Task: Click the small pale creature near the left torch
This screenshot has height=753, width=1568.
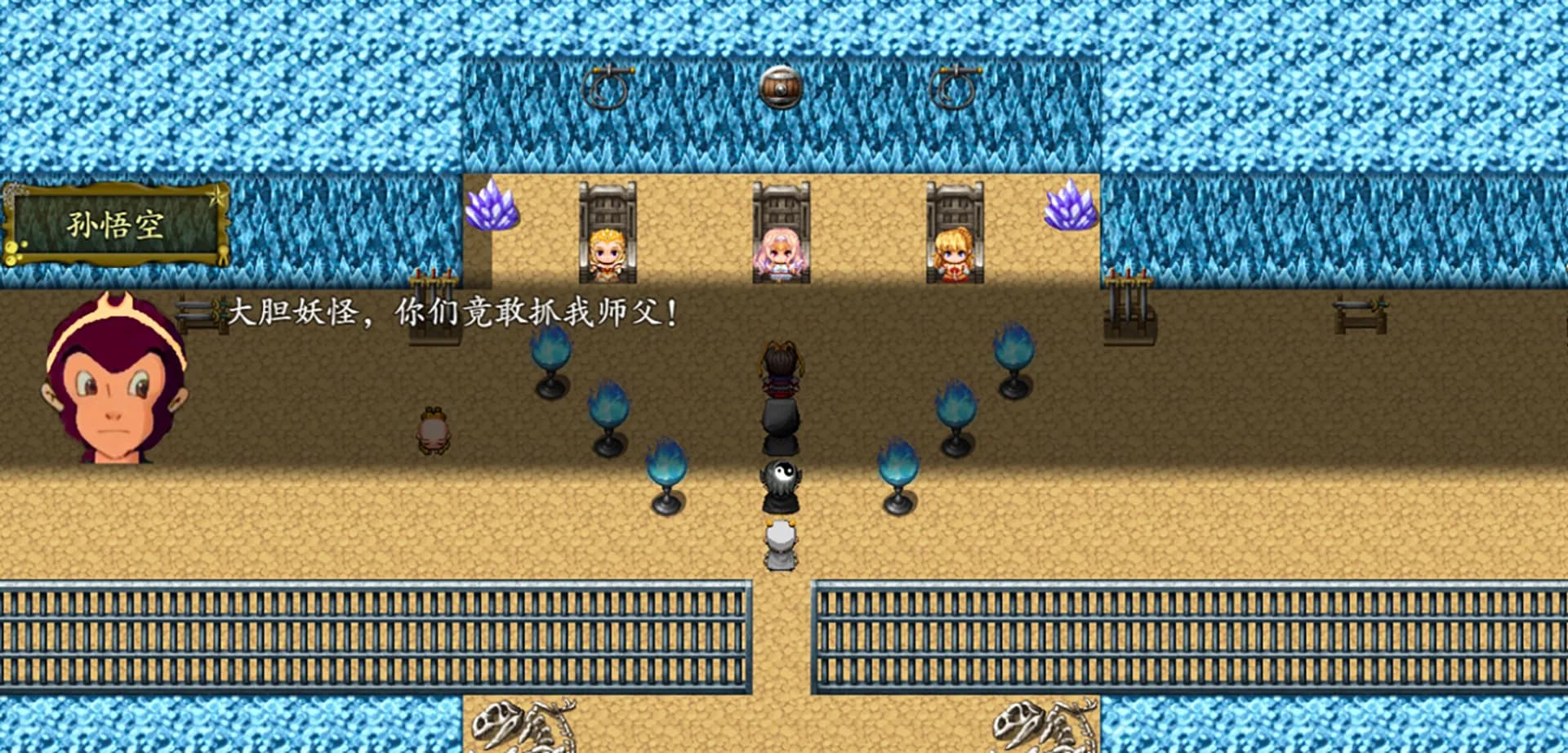Action: tap(433, 429)
